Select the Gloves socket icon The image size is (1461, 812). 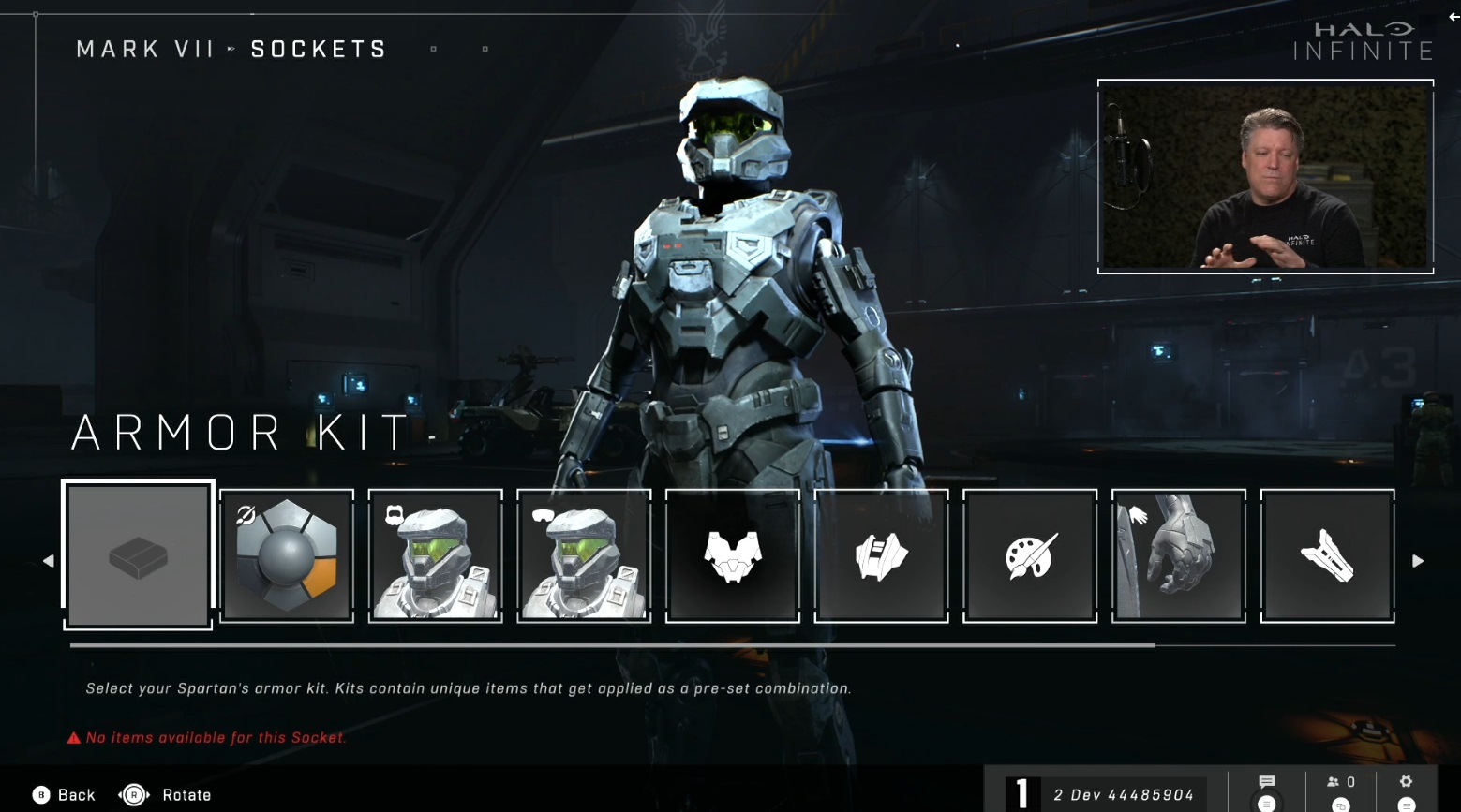point(1177,555)
